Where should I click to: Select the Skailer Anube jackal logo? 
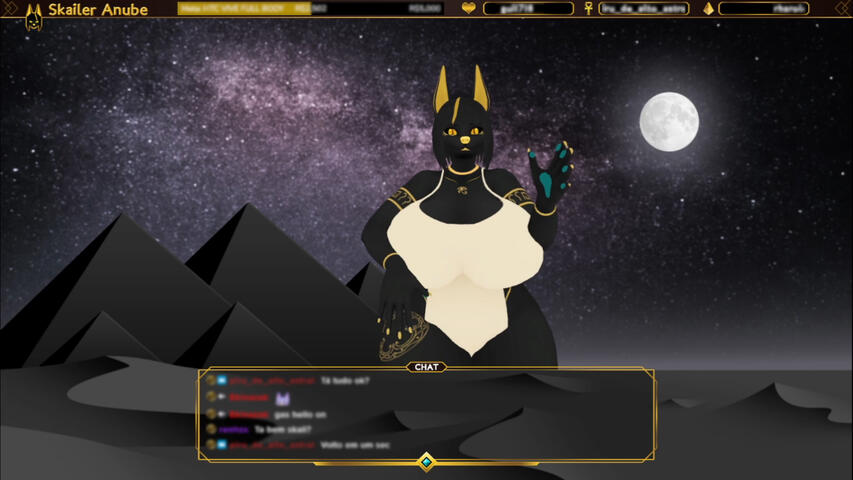click(33, 12)
